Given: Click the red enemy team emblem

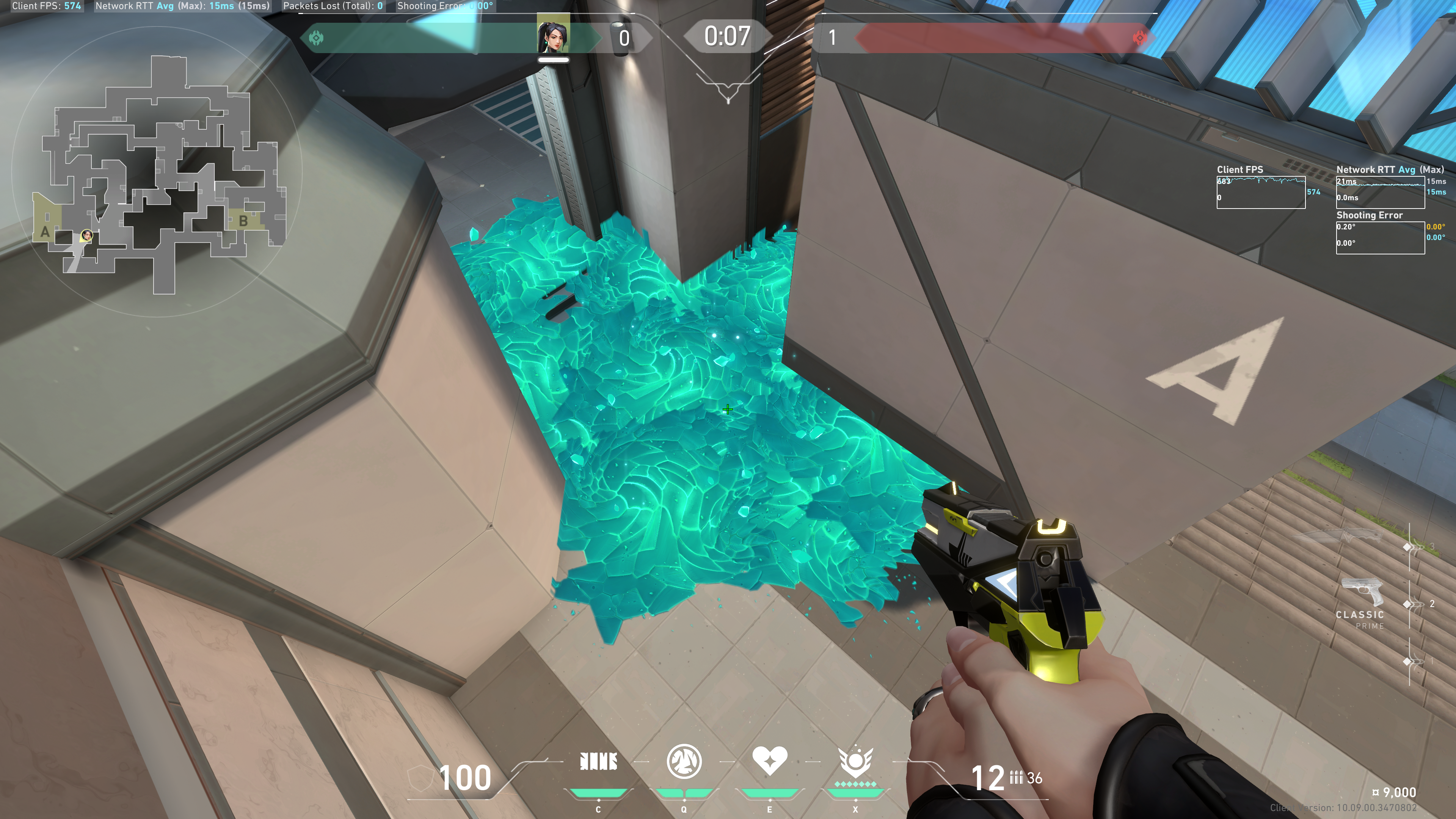Looking at the screenshot, I should coord(1140,38).
